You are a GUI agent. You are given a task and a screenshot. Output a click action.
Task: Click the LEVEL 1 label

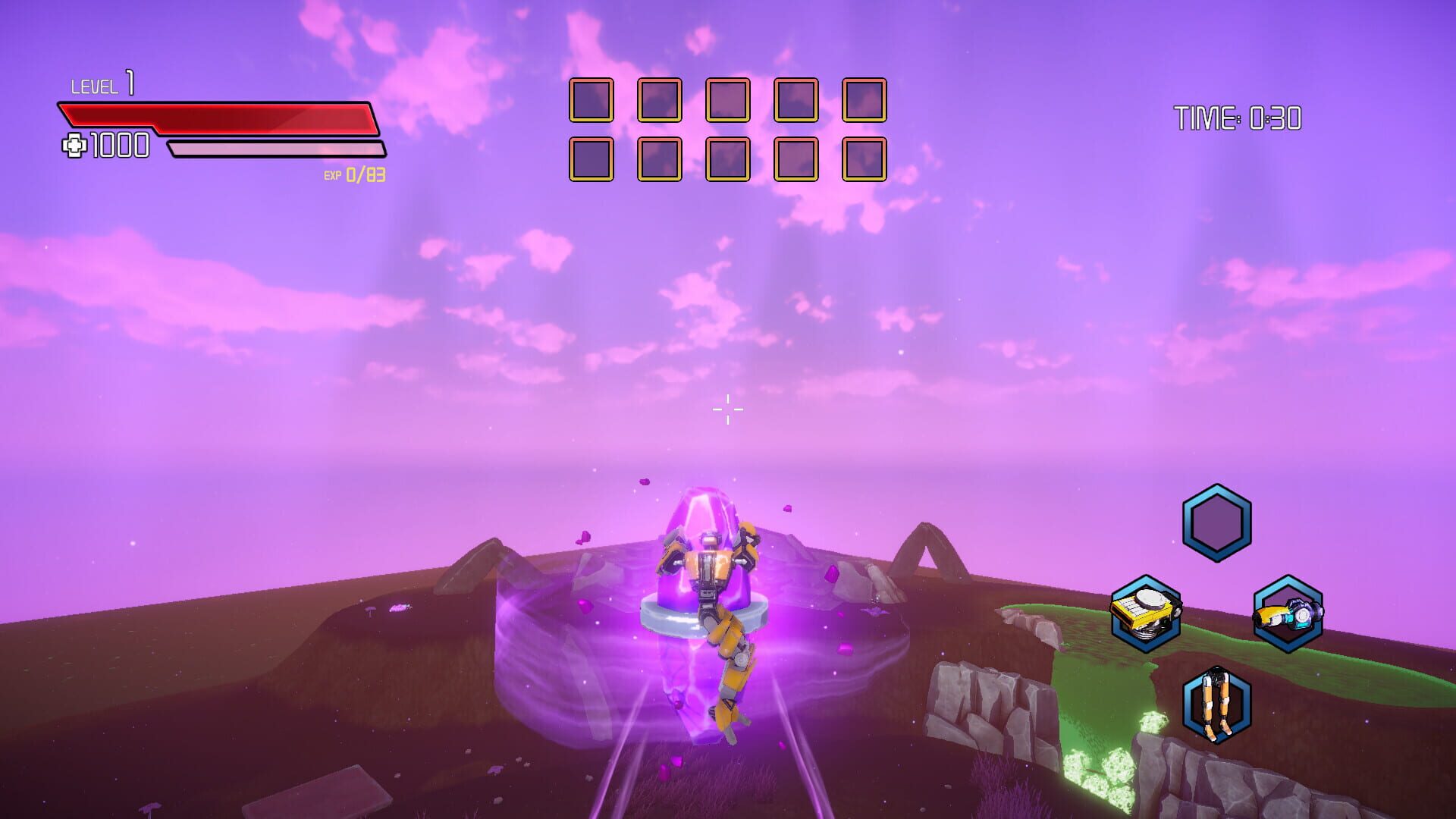[x=99, y=83]
